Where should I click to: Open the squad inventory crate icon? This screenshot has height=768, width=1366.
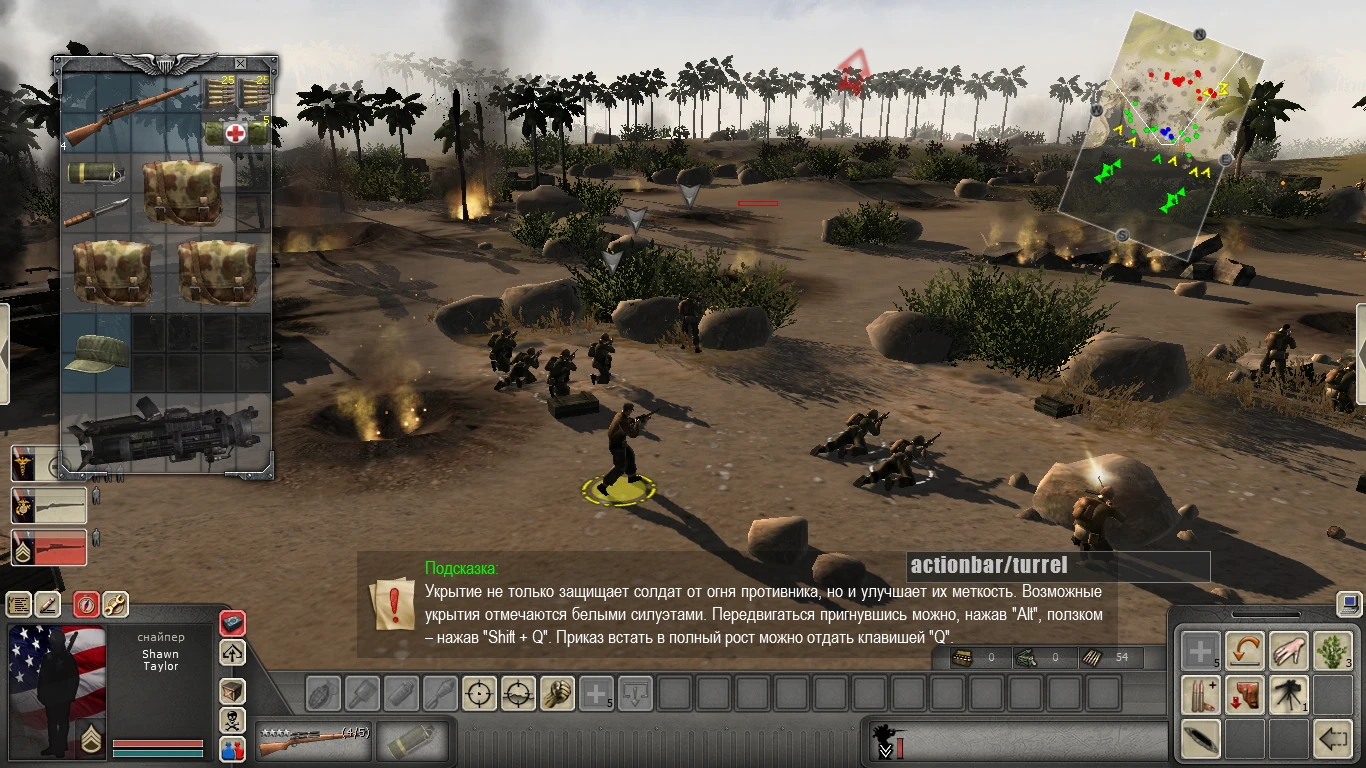pos(233,691)
